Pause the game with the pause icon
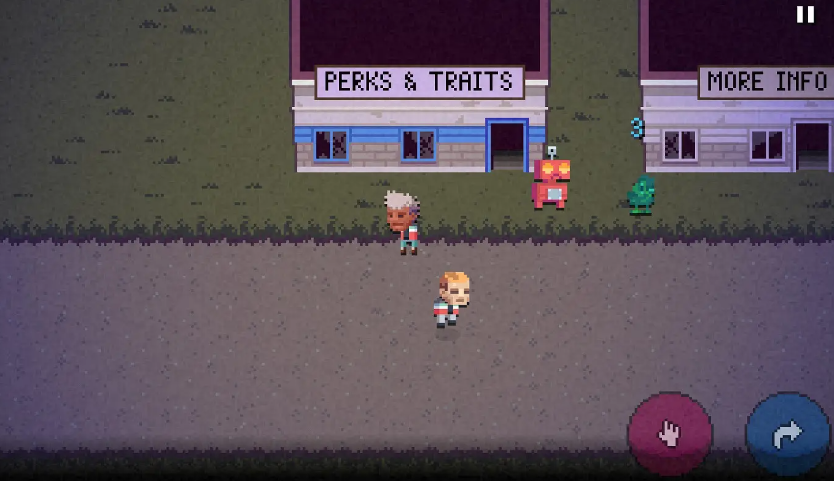 click(x=805, y=14)
